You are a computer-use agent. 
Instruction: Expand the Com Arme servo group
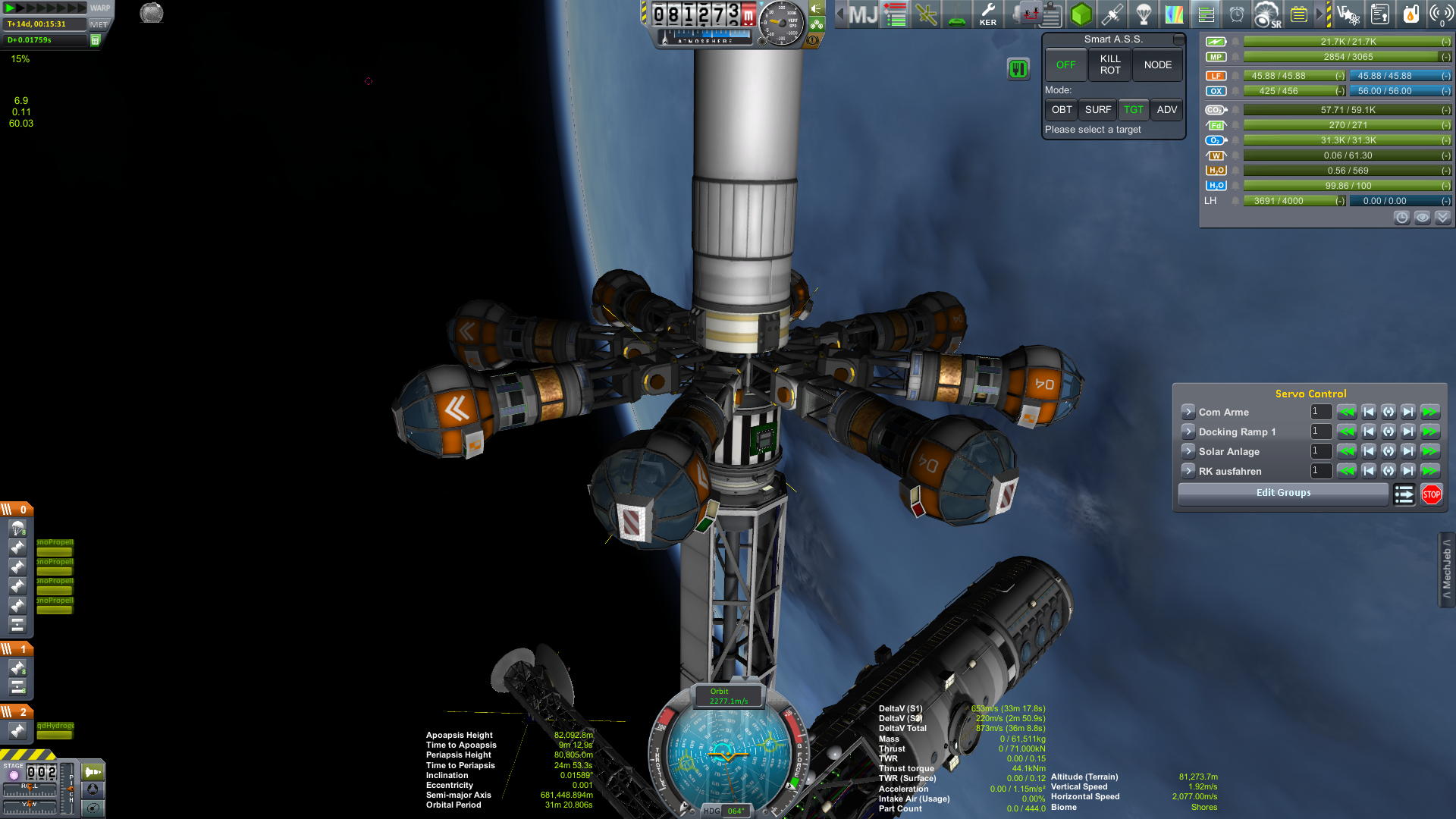coord(1188,412)
